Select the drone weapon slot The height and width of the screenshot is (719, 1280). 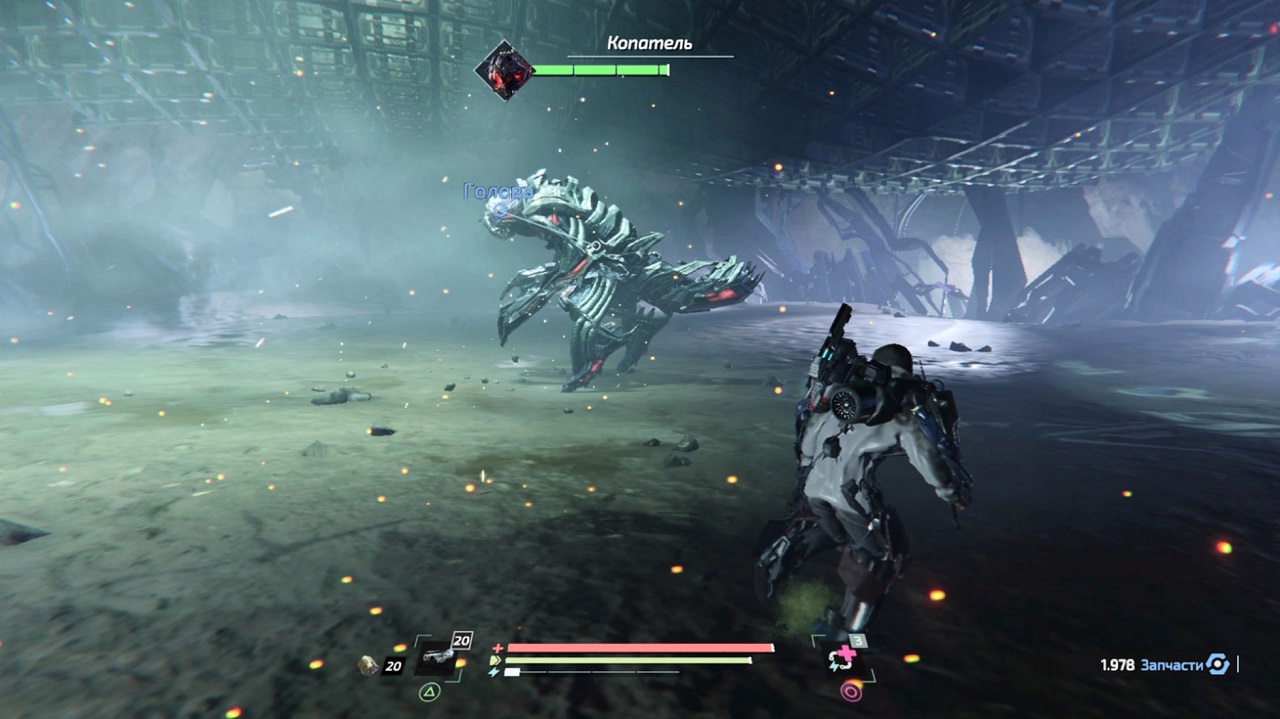click(437, 657)
